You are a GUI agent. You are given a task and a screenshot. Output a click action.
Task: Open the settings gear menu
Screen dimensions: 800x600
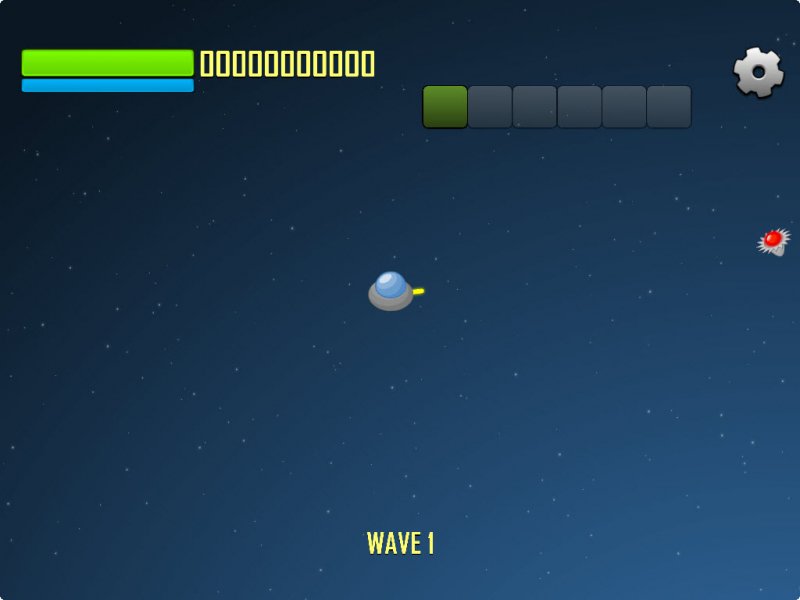(759, 72)
